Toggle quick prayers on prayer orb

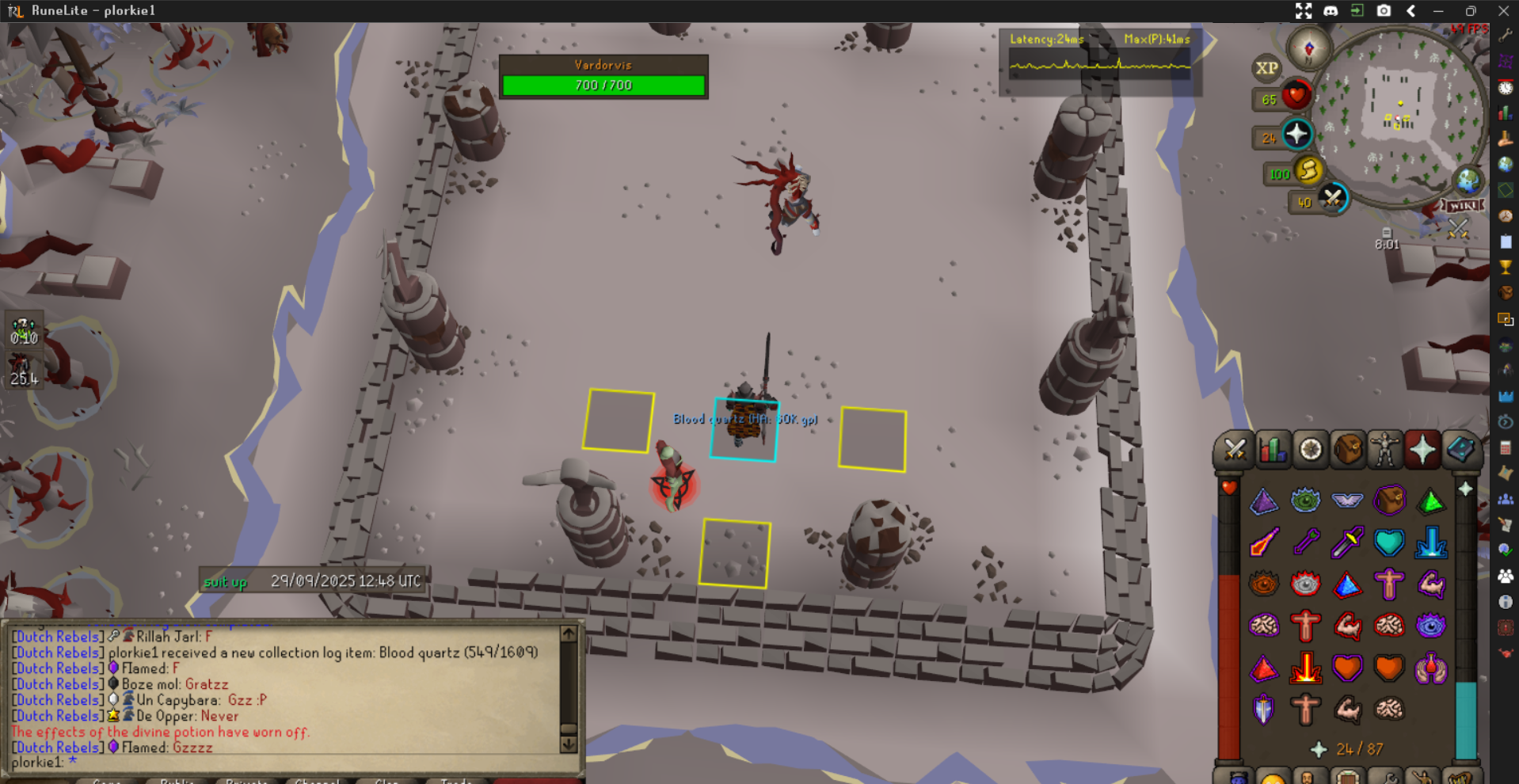[1296, 135]
